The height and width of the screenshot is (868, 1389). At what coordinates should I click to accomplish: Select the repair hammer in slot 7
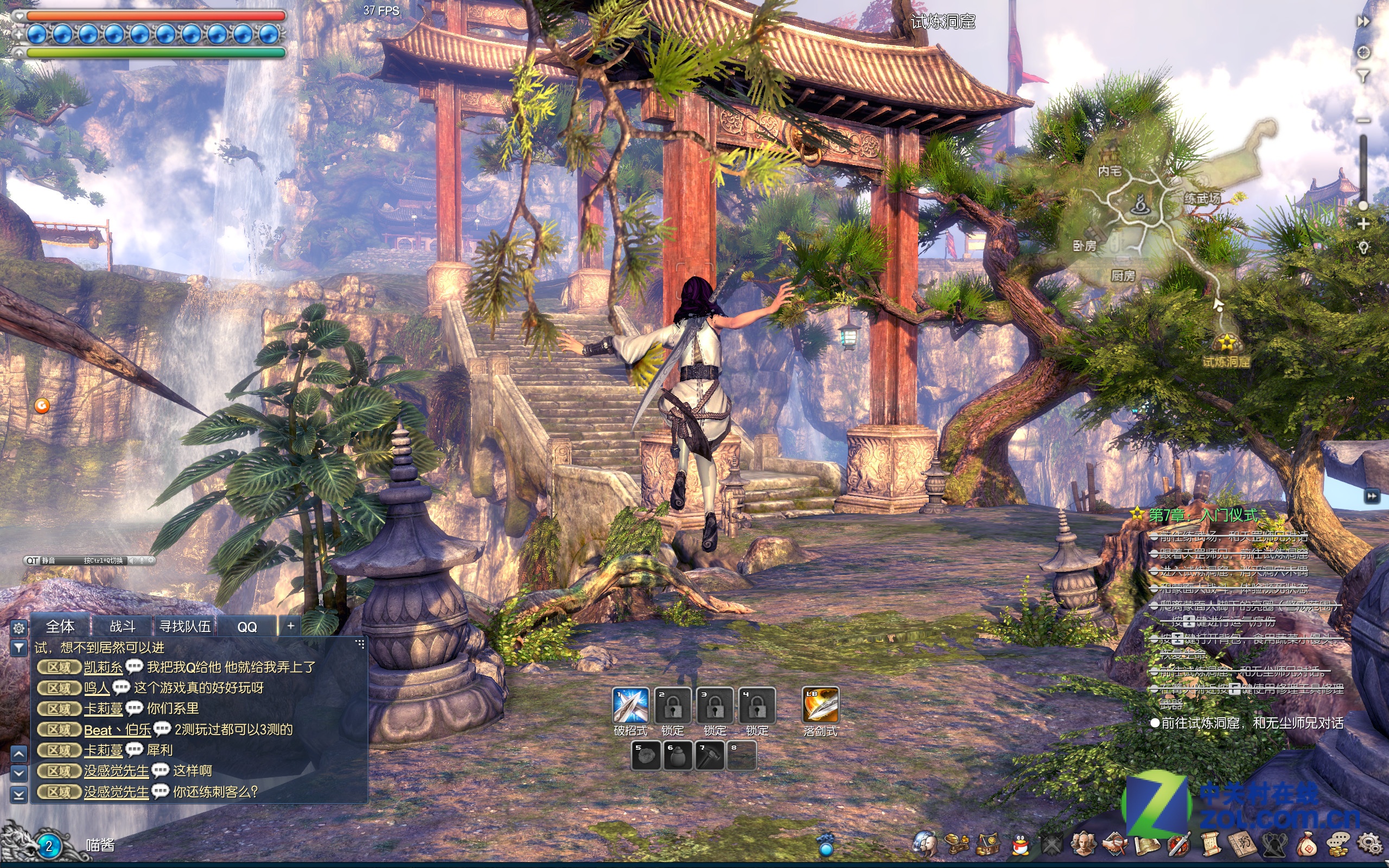pos(710,756)
